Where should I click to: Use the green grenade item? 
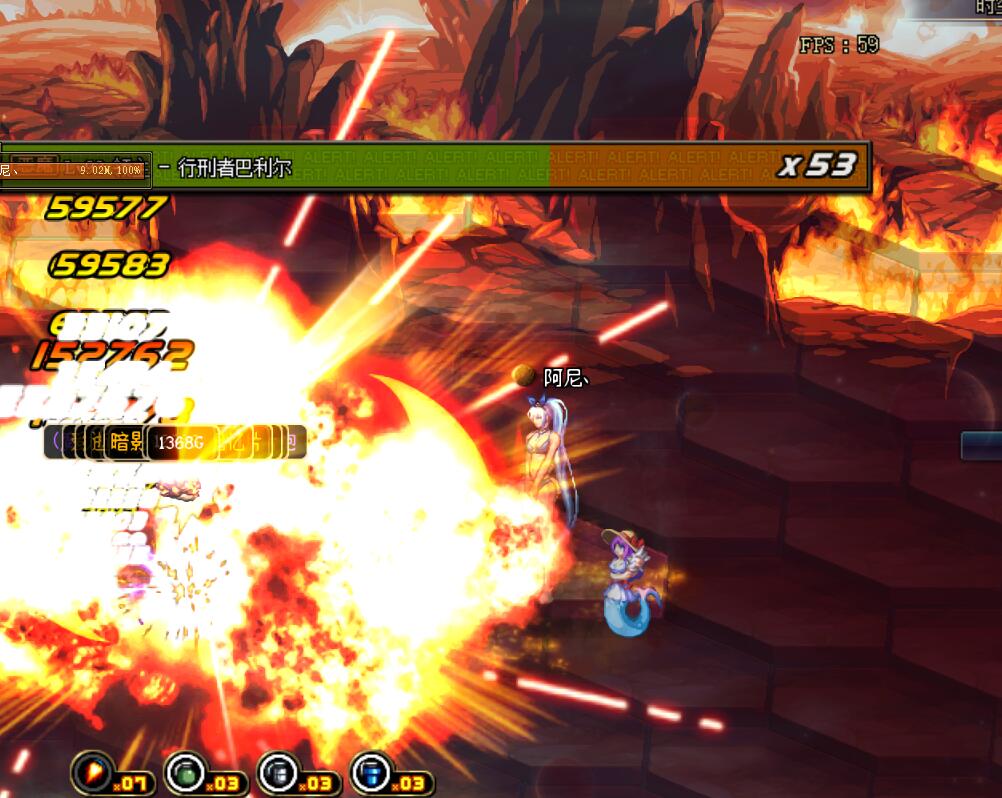click(184, 772)
